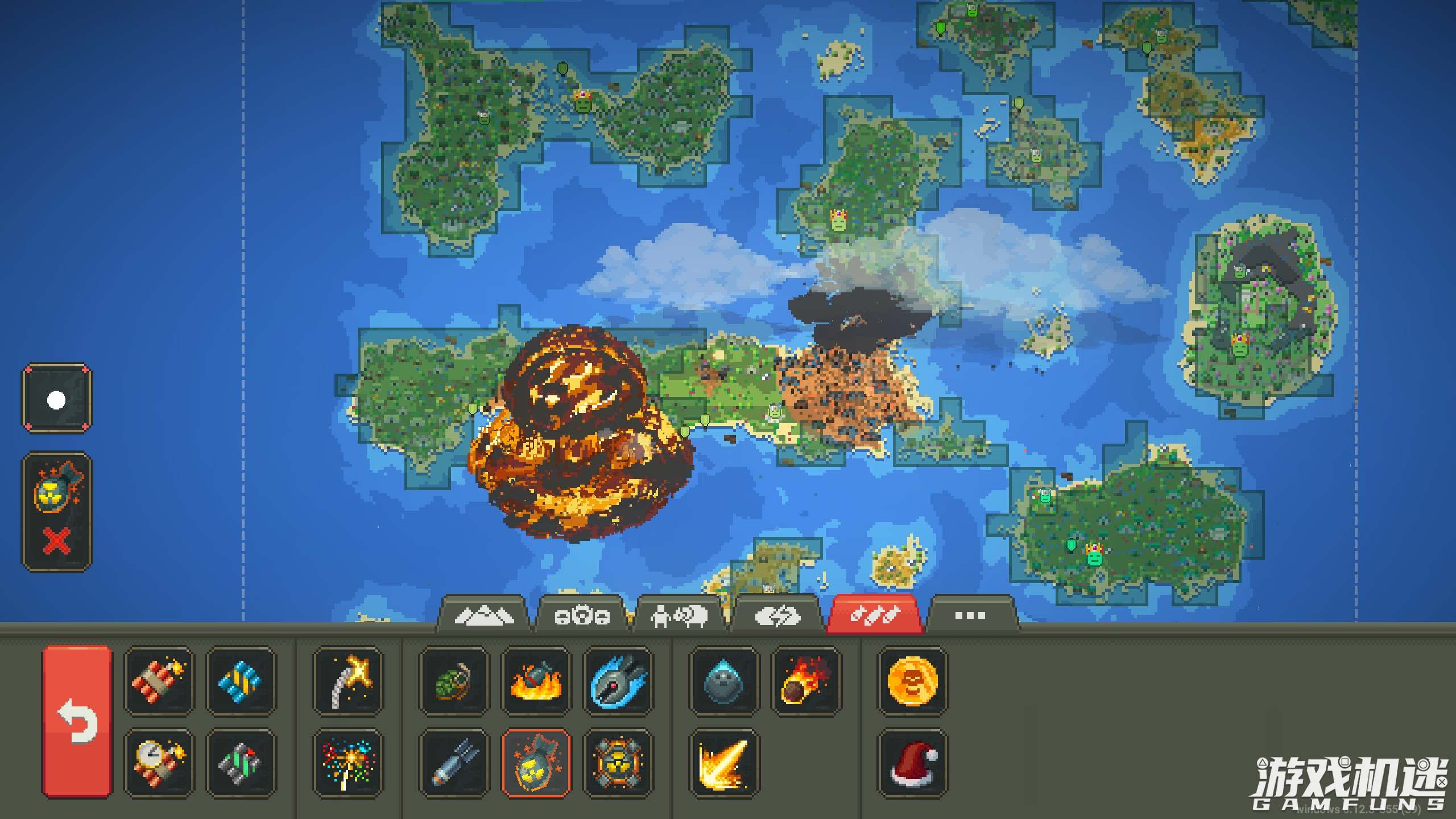Launch the fireworks power
Screen dimensions: 1456x819
(348, 763)
